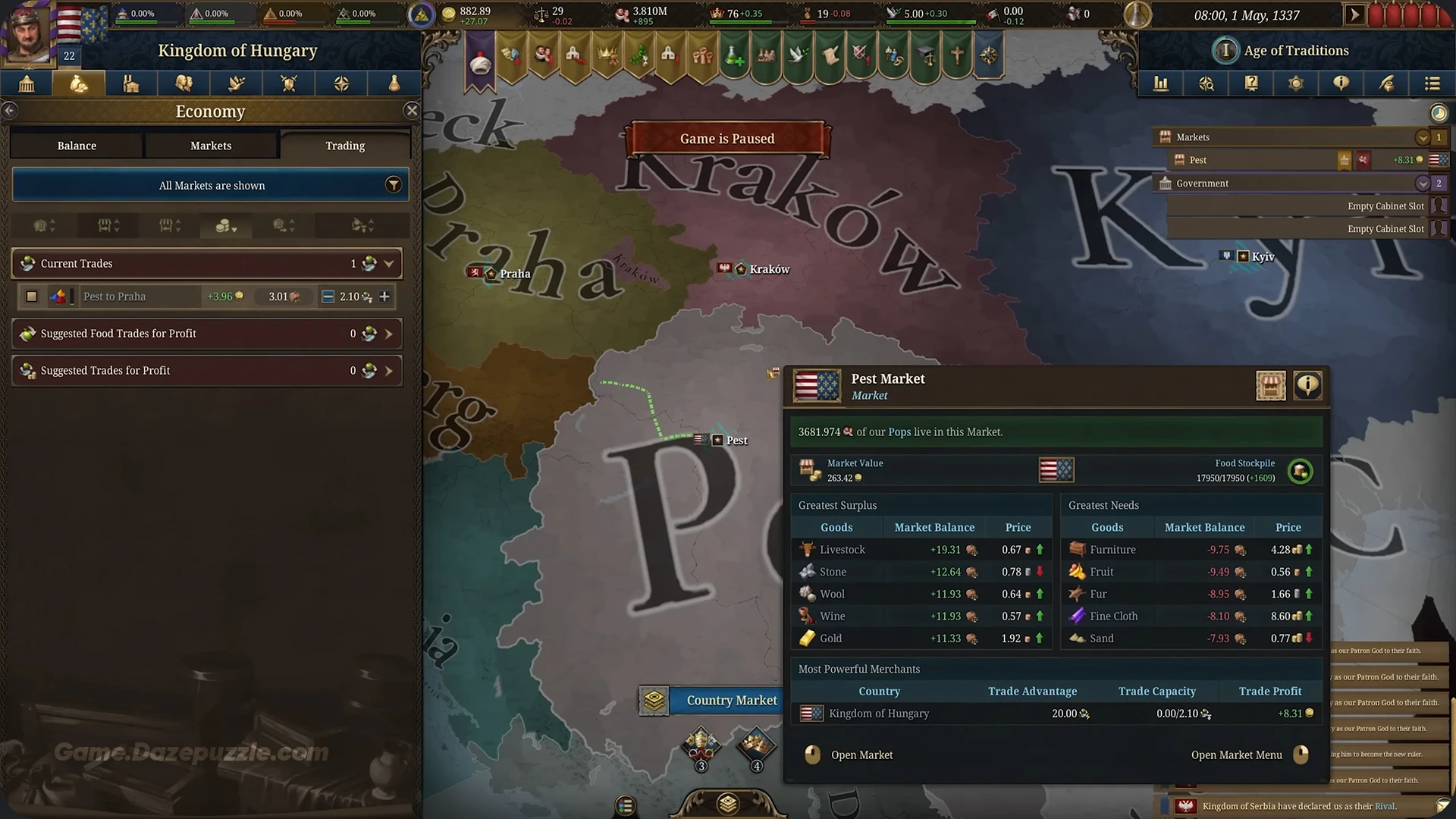Unpause the game with the play button
The width and height of the screenshot is (1456, 819).
click(1355, 14)
